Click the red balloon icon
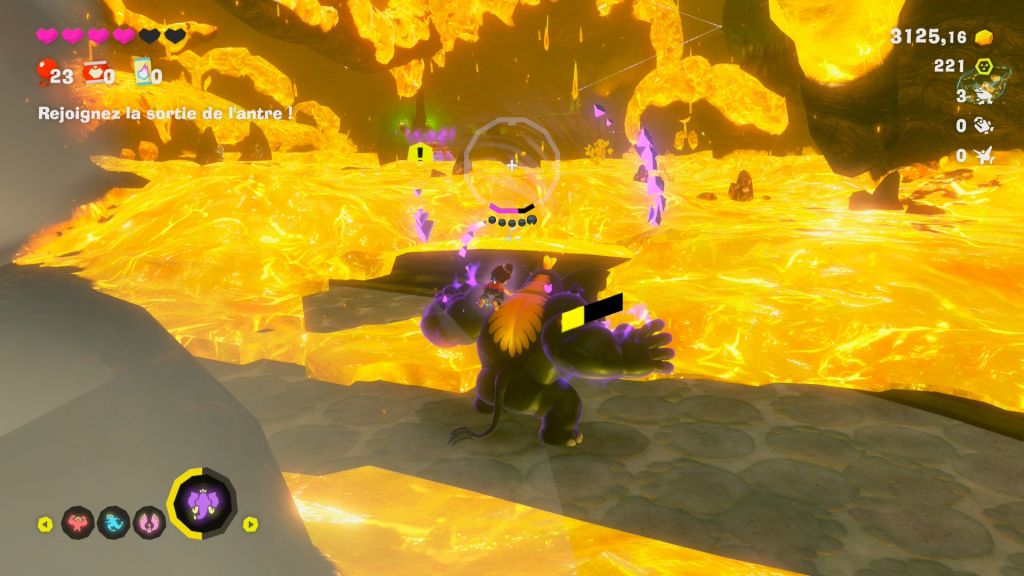 [x=44, y=72]
